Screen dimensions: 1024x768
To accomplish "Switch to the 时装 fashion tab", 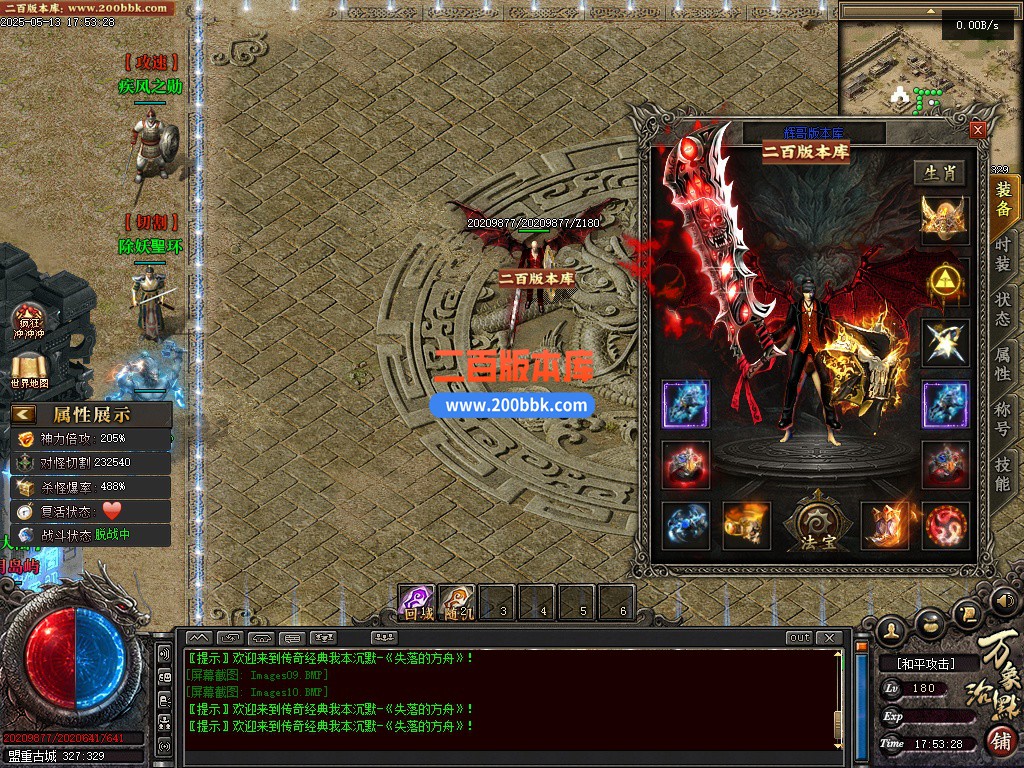I will point(1003,253).
